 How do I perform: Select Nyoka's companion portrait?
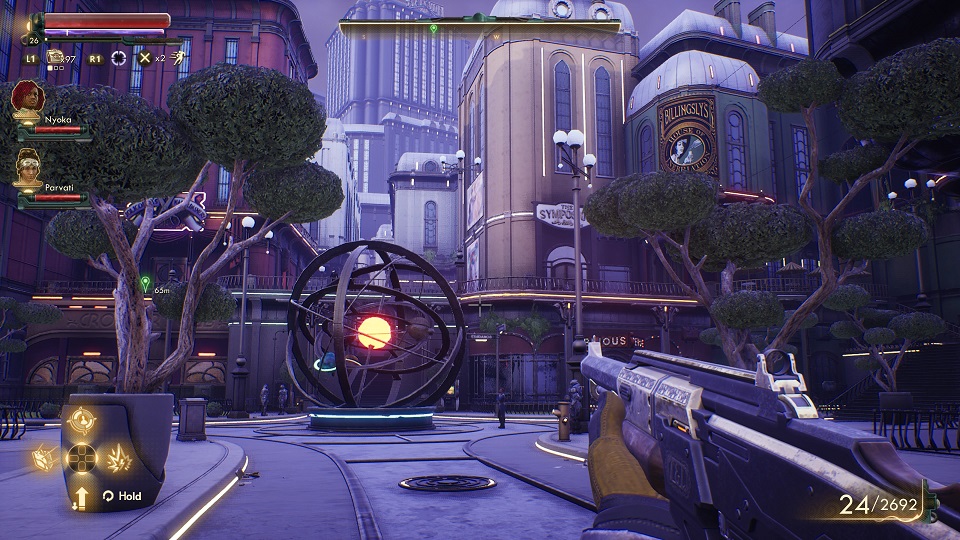[x=27, y=100]
